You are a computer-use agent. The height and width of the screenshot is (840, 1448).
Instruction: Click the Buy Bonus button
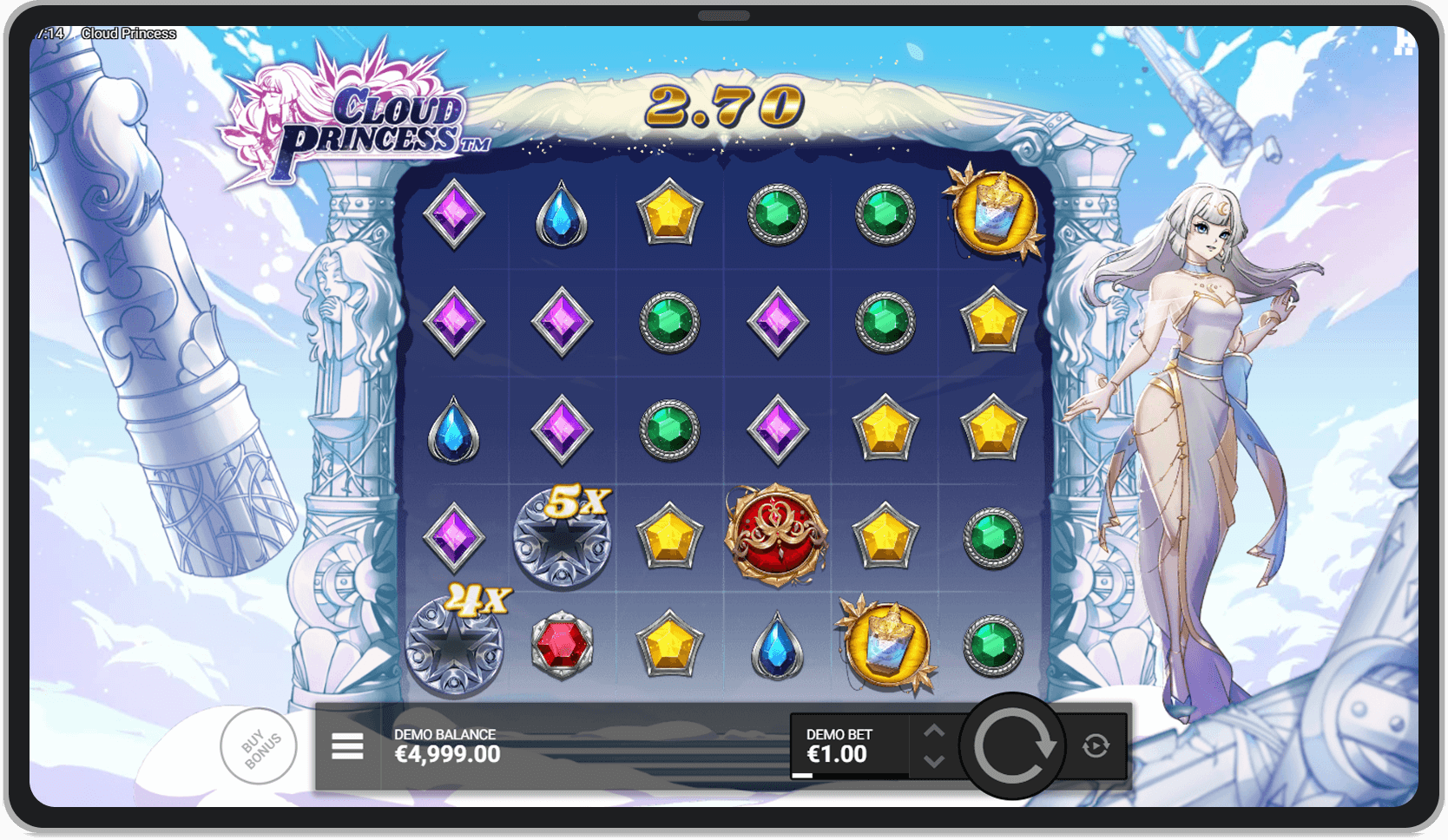coord(258,746)
